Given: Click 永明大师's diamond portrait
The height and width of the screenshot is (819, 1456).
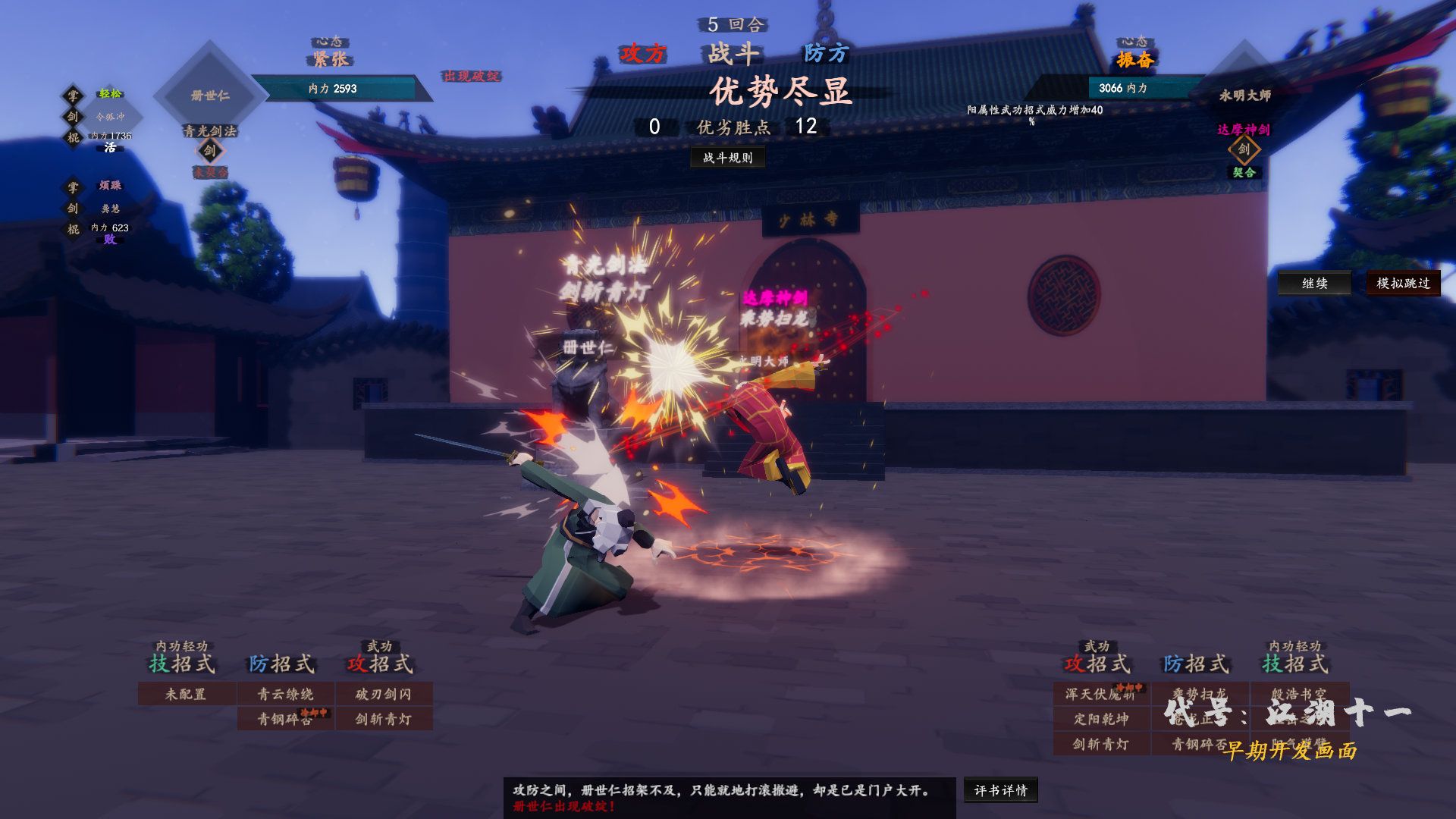Looking at the screenshot, I should click(1244, 95).
